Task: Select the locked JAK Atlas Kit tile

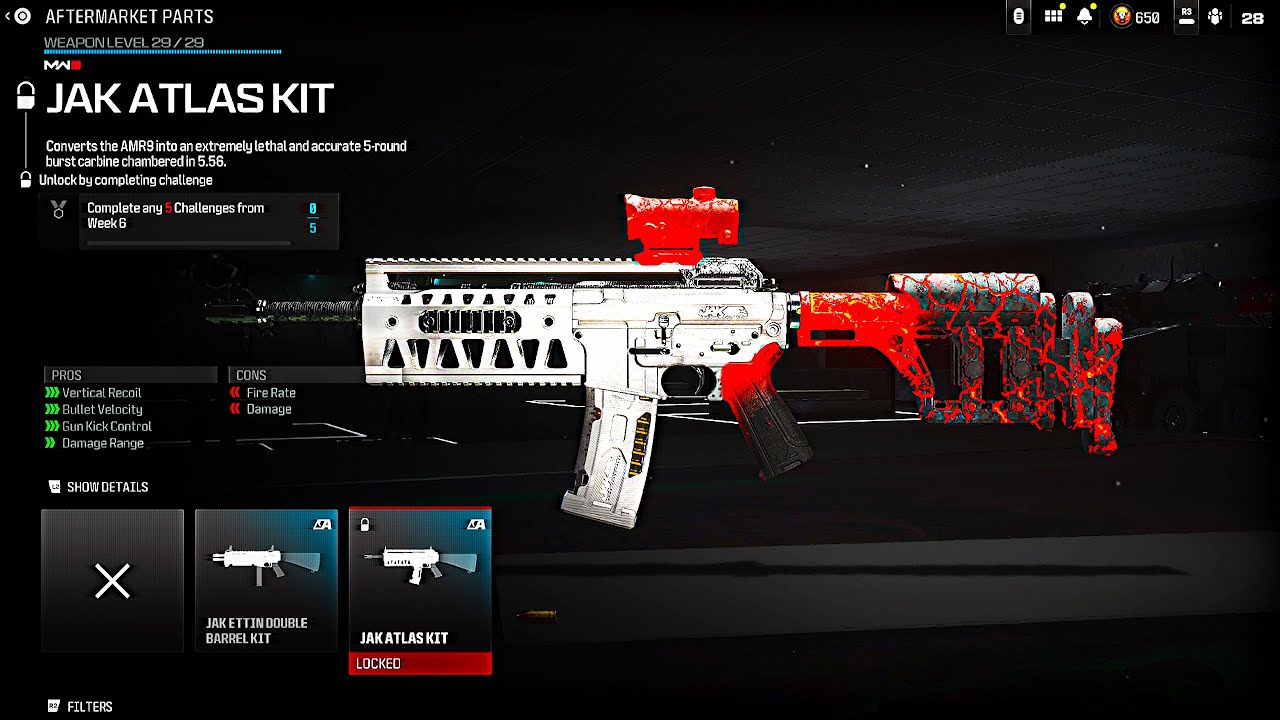Action: coord(420,590)
